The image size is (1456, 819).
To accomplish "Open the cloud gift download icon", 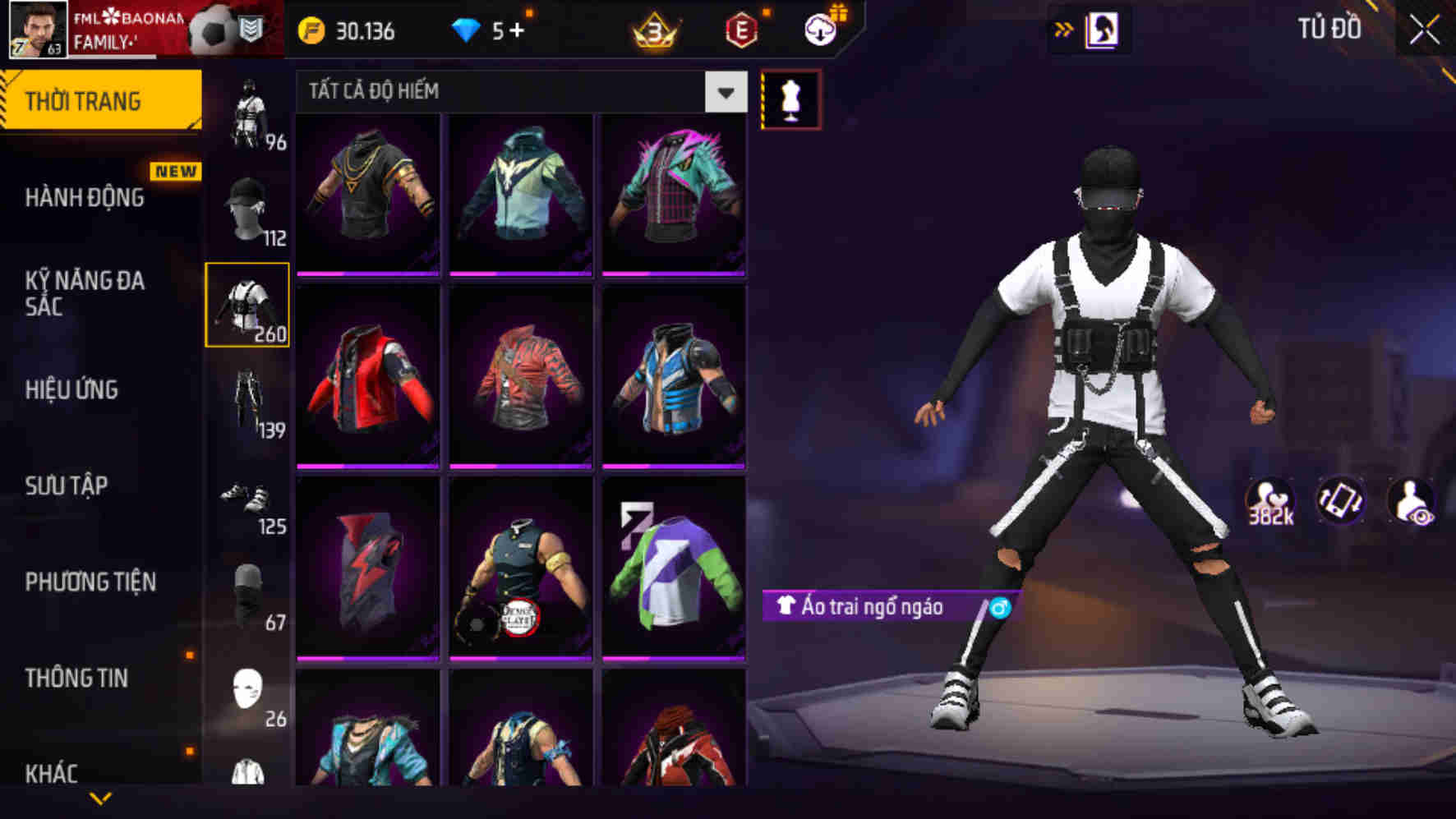I will [817, 30].
